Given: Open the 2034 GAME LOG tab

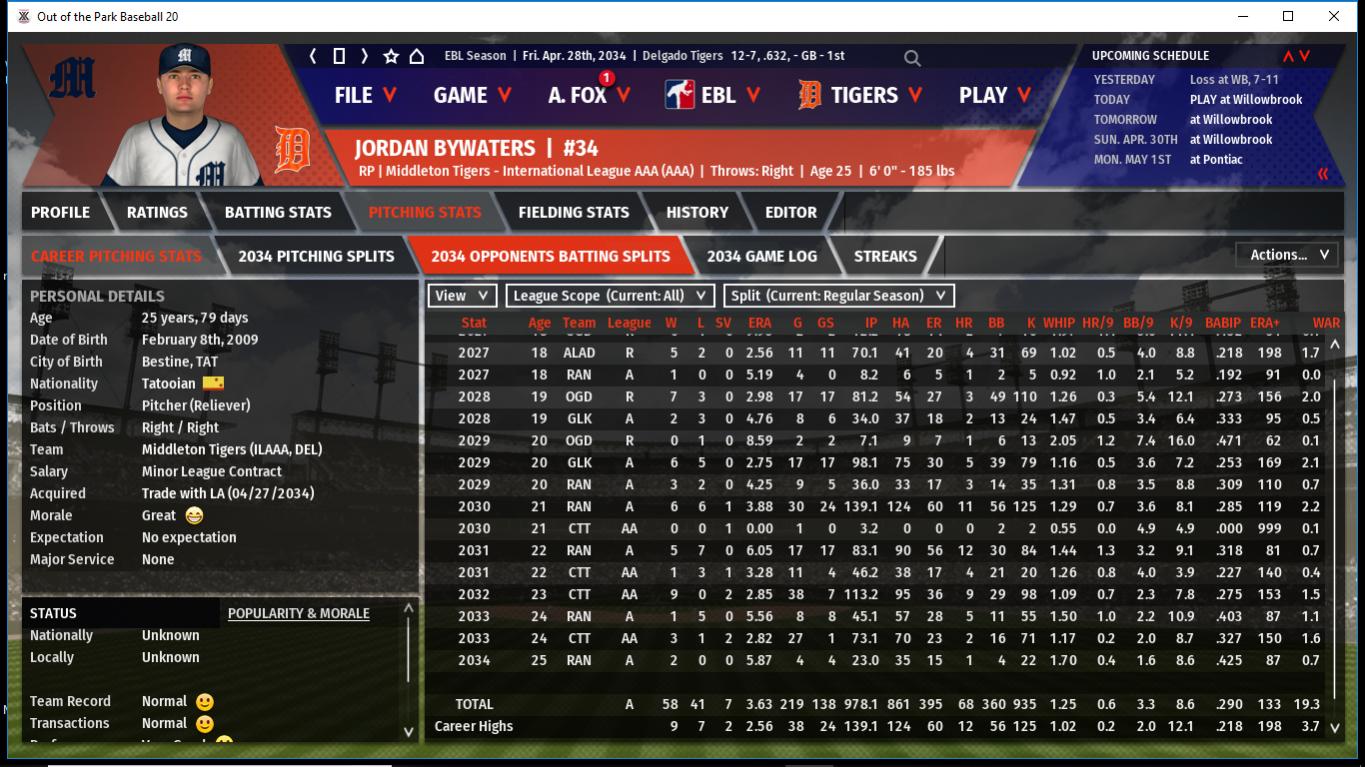Looking at the screenshot, I should click(x=761, y=256).
